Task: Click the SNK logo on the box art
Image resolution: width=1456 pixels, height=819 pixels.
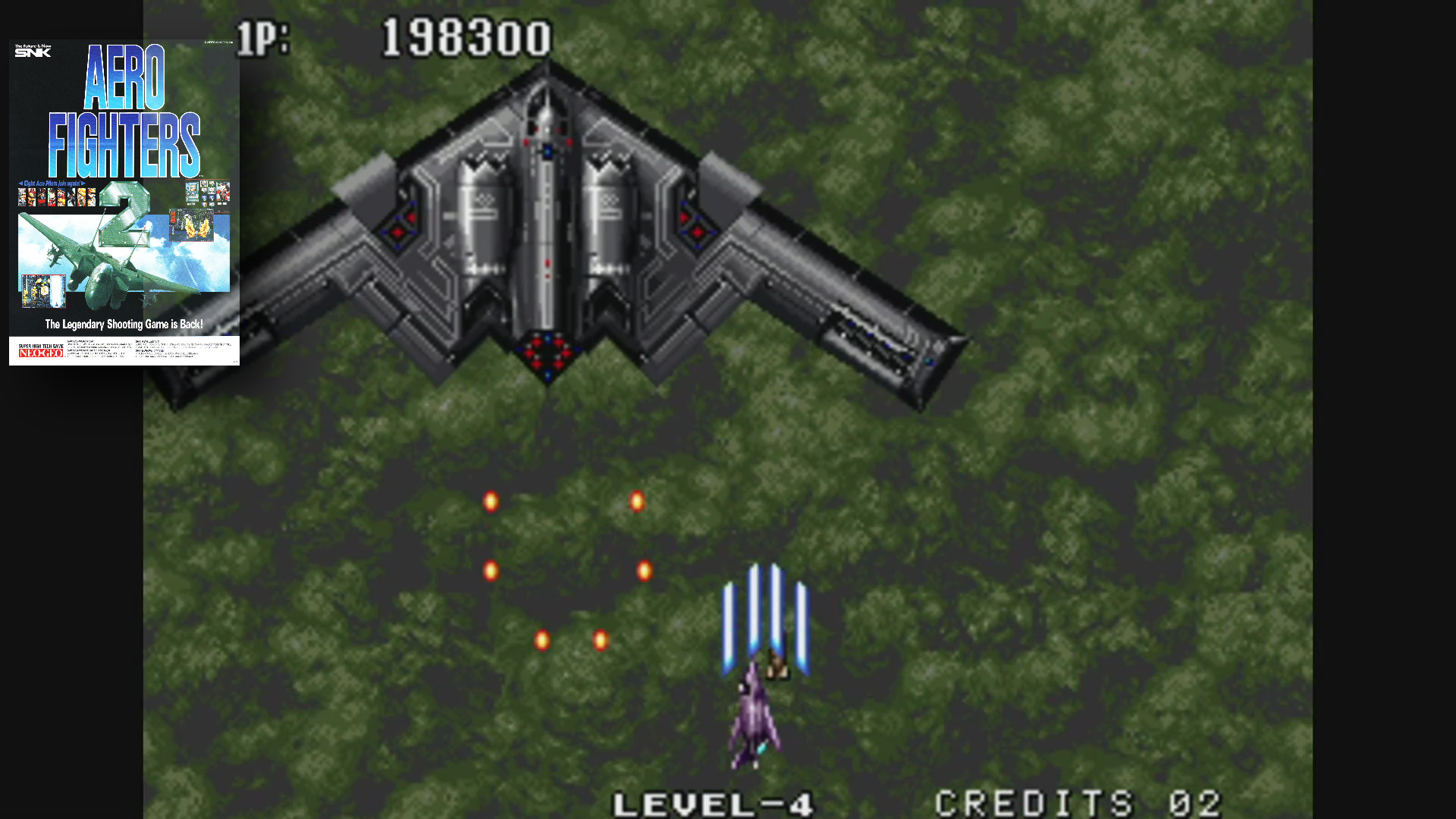Action: tap(33, 52)
